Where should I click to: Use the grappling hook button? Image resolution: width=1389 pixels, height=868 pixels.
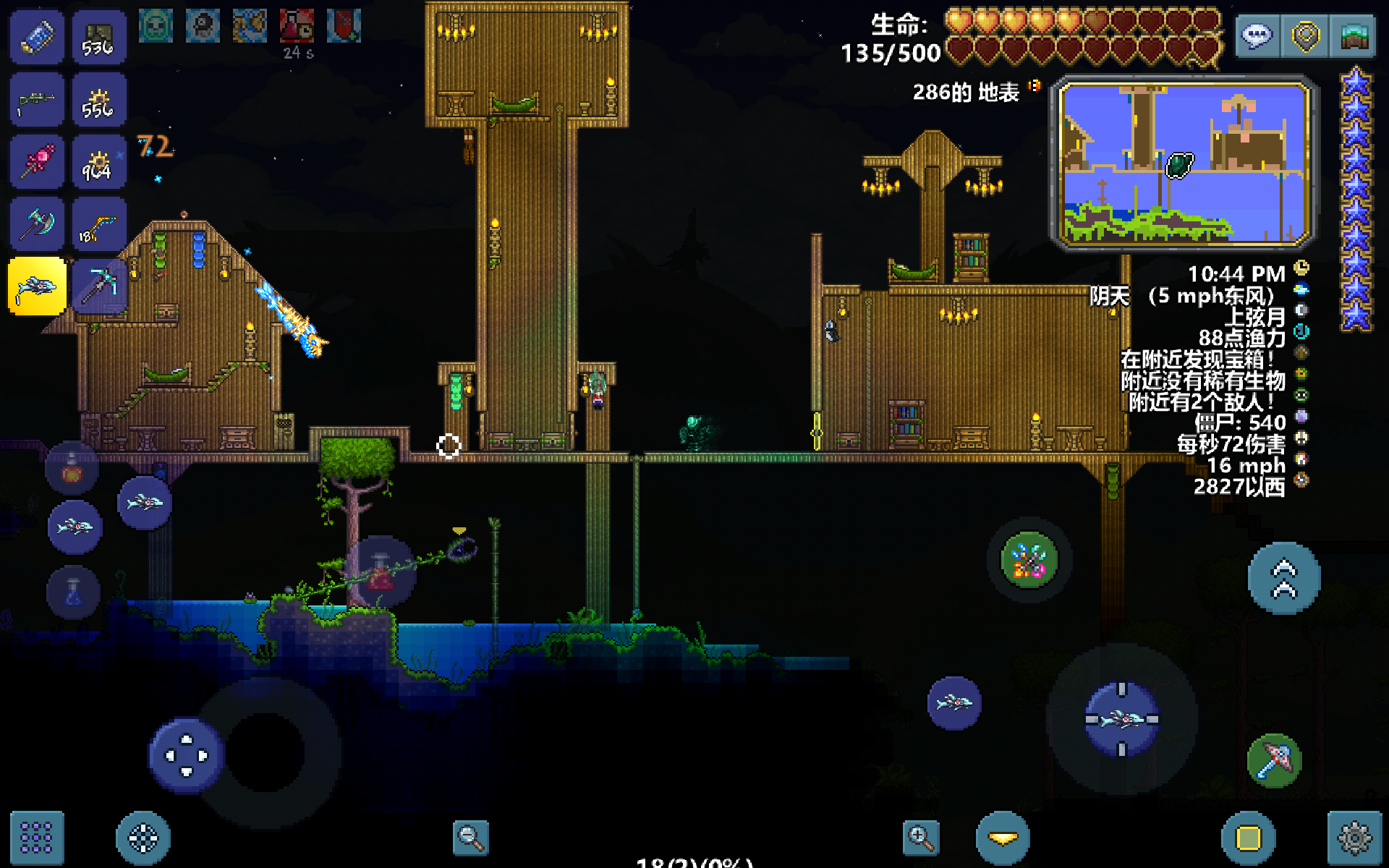point(1274,761)
